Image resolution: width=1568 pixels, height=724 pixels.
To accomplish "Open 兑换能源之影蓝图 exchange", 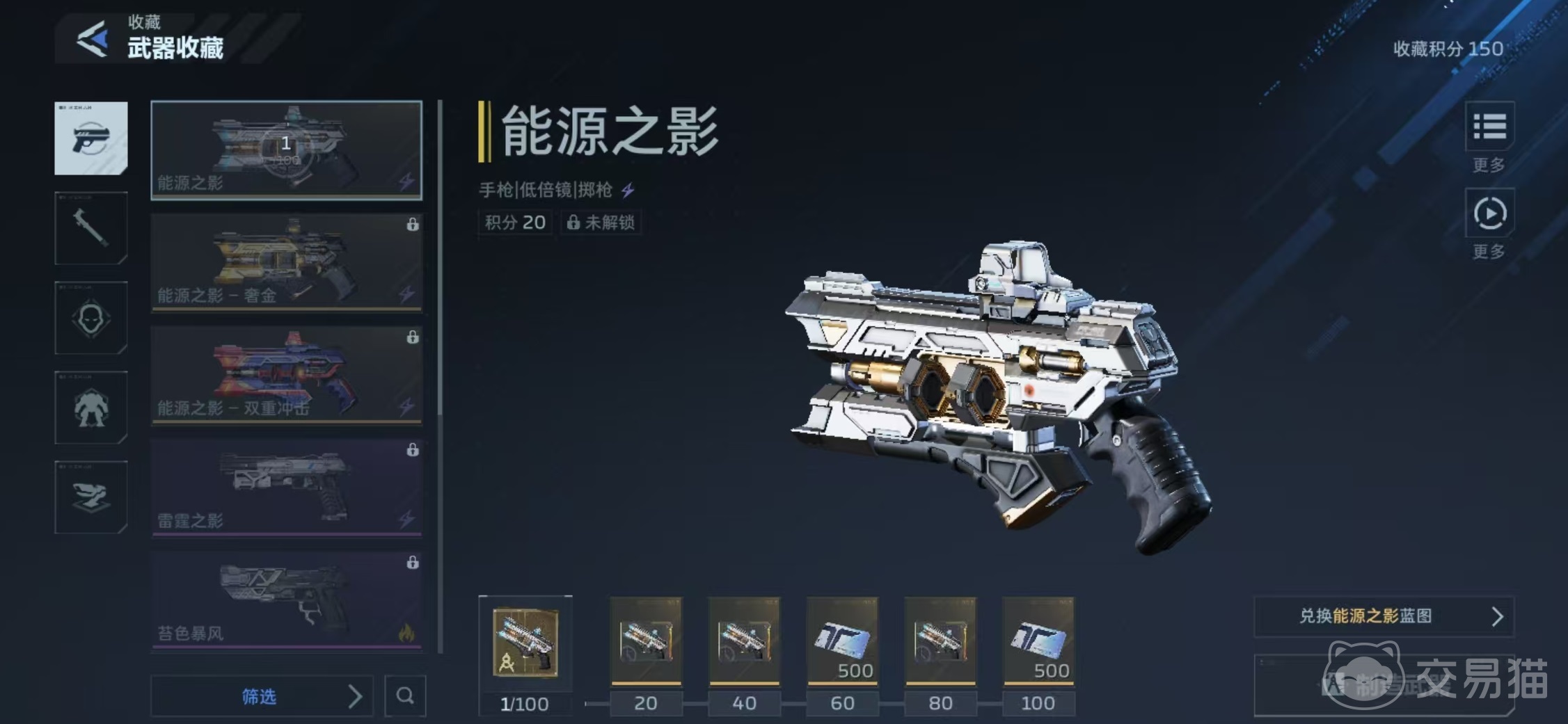I will pyautogui.click(x=1384, y=616).
